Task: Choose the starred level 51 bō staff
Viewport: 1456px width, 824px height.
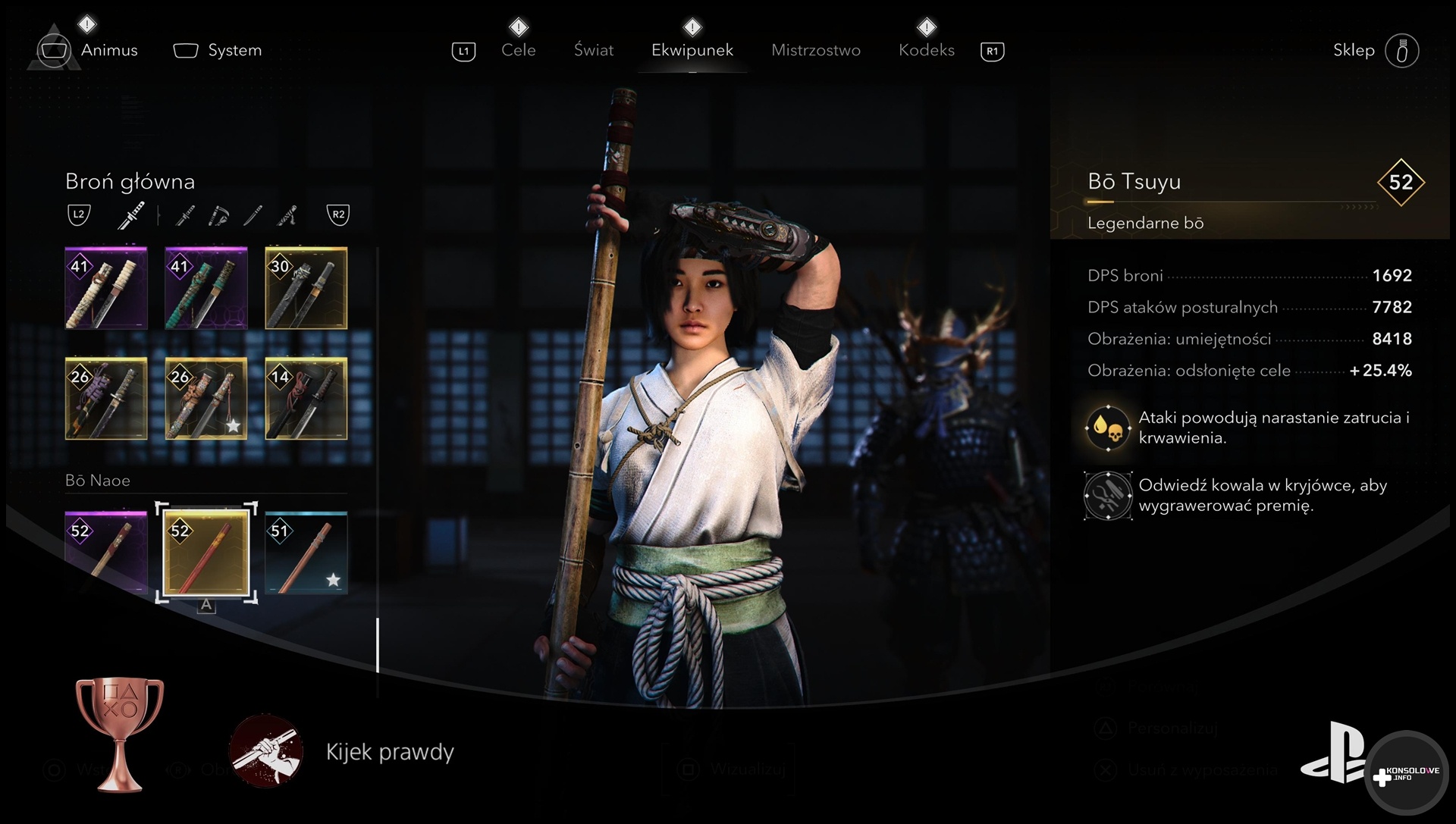Action: 306,552
